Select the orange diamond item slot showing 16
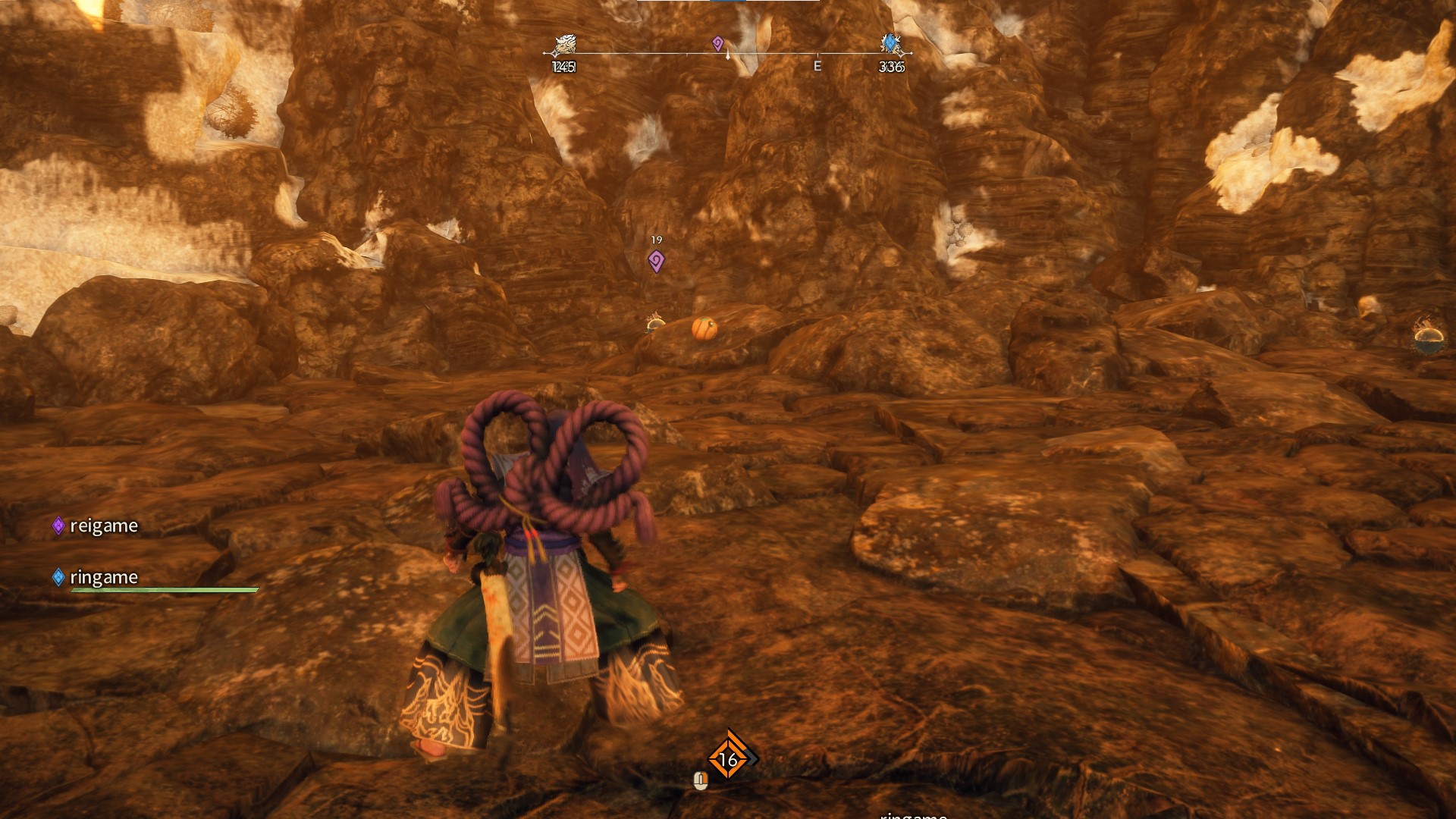1456x819 pixels. (x=728, y=758)
